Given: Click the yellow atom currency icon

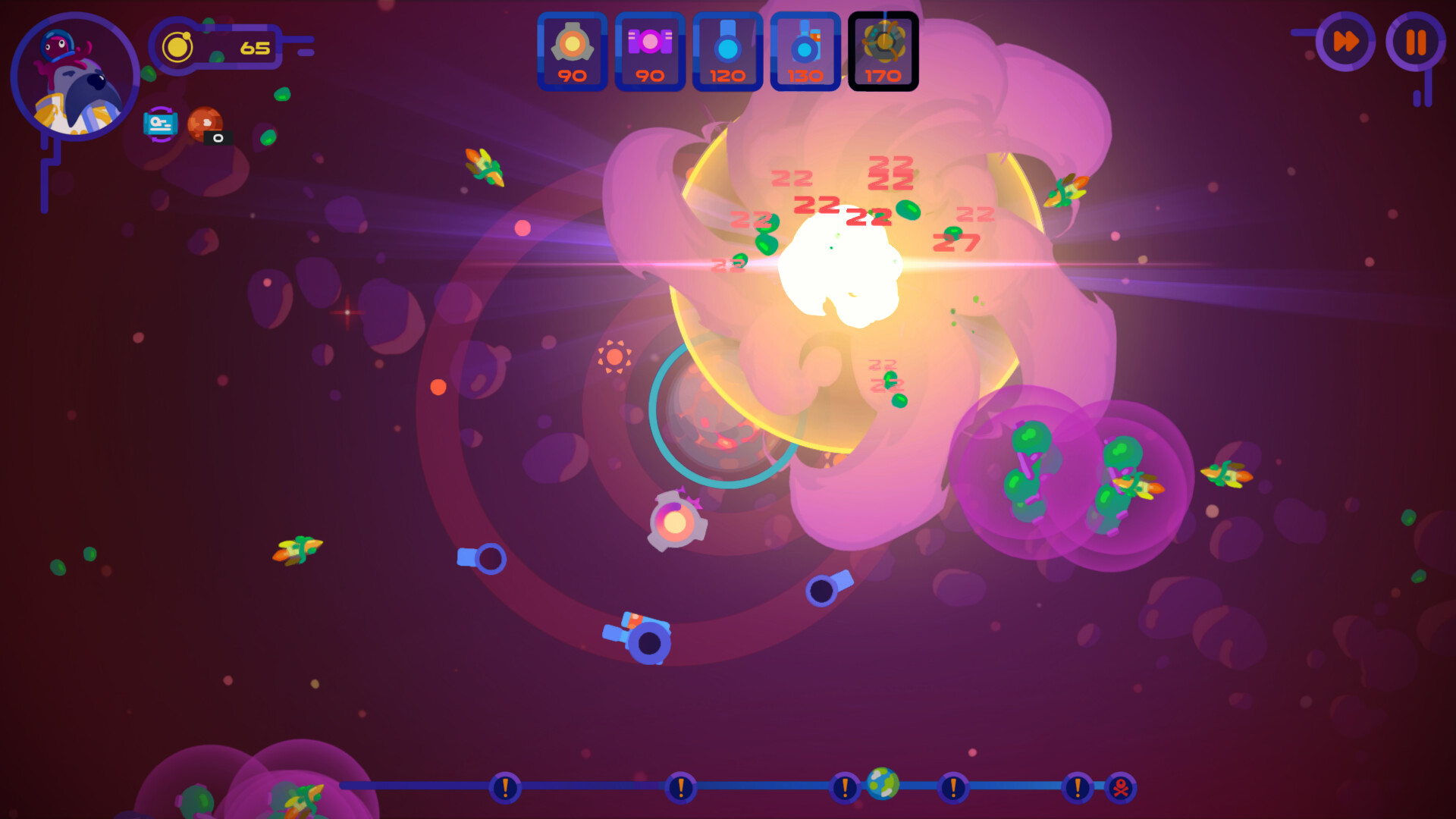Looking at the screenshot, I should 179,45.
